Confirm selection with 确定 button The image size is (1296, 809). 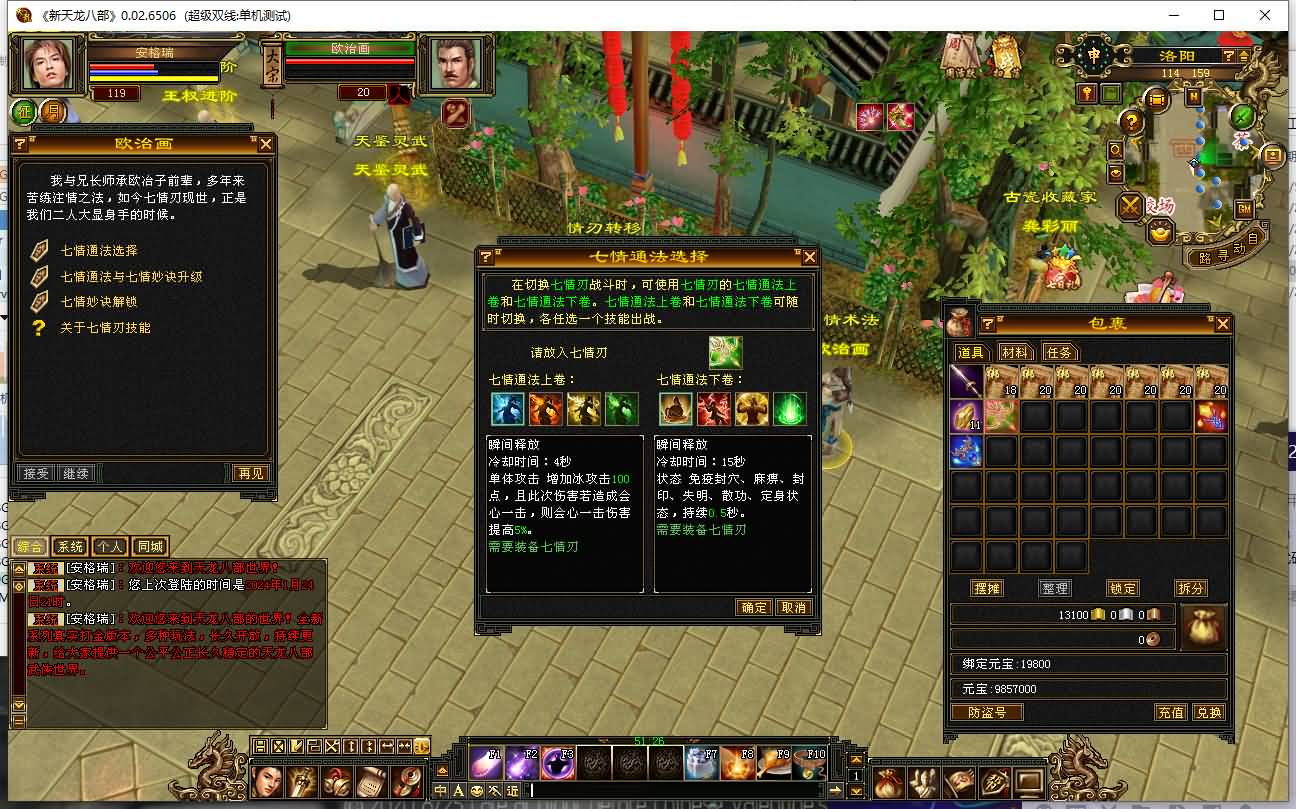coord(753,607)
